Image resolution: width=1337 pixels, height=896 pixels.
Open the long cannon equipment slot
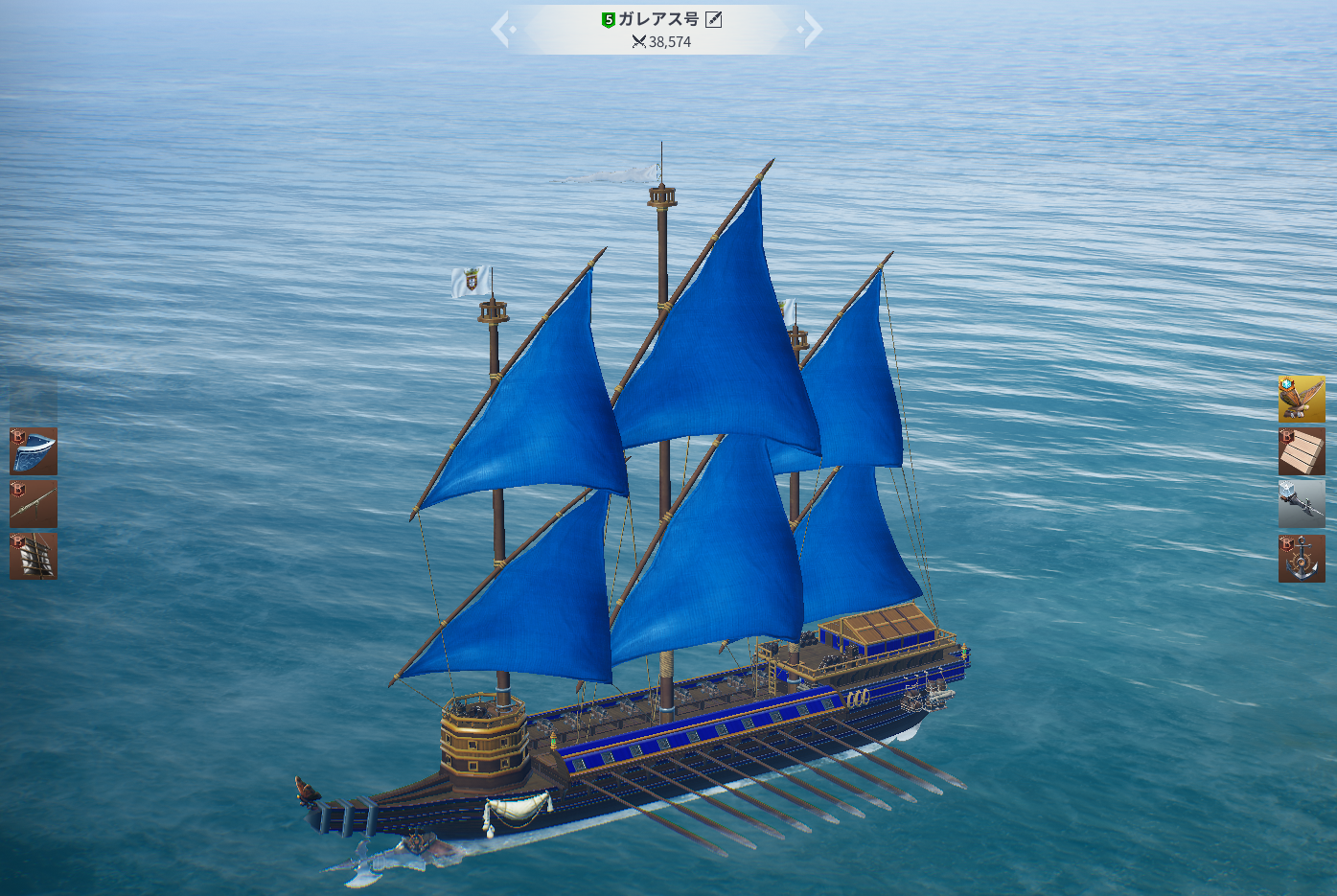pos(34,504)
